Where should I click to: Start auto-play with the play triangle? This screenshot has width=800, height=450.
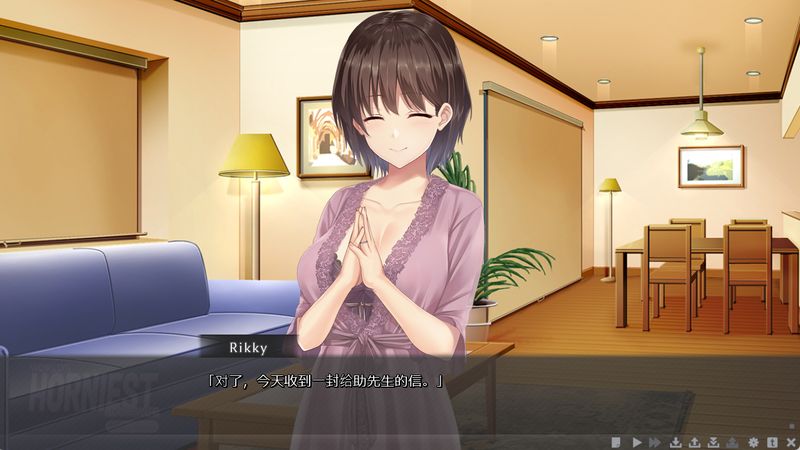tap(636, 441)
